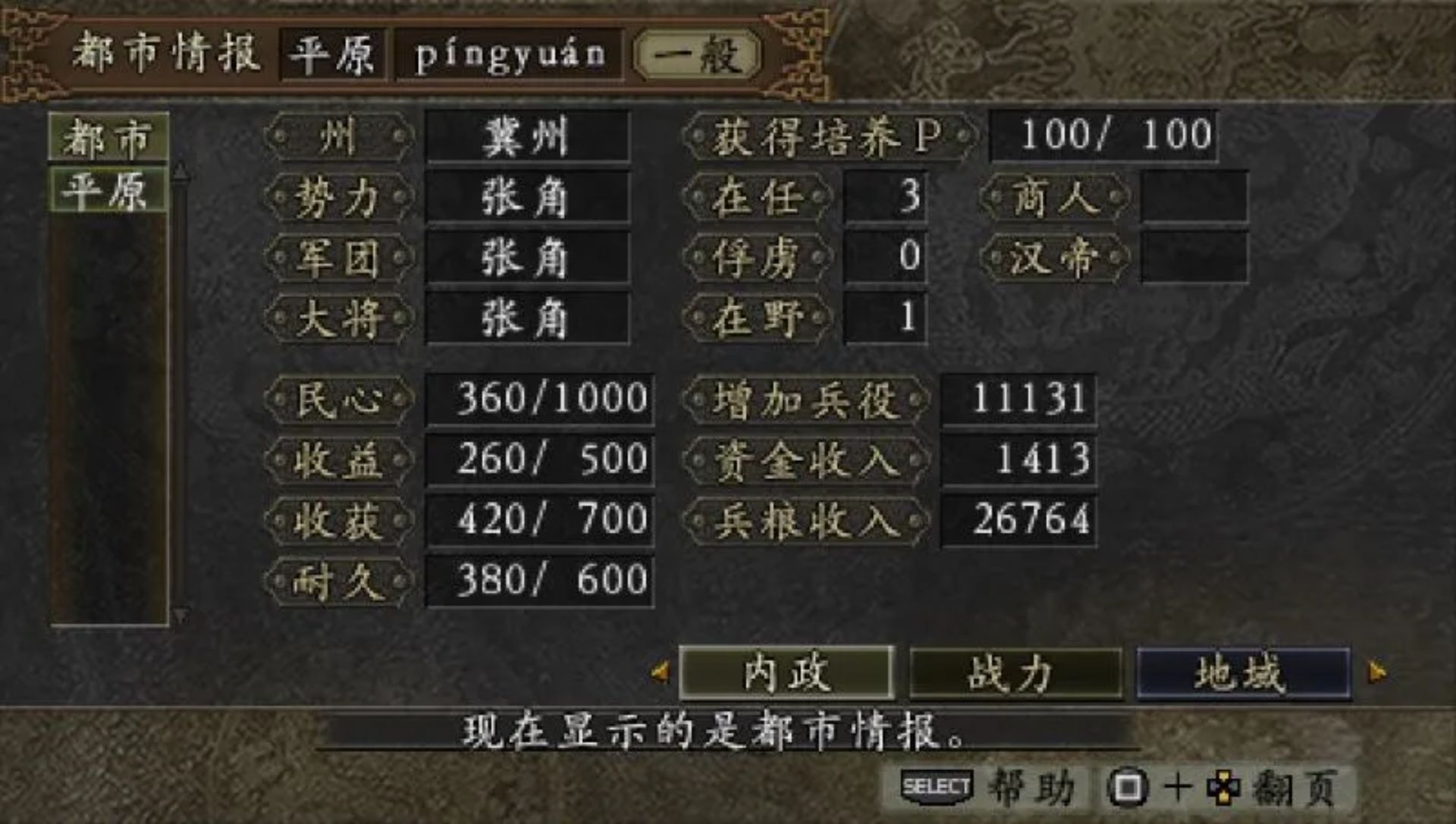Click the 获得培养P field showing 100/100
This screenshot has width=1456, height=824.
(1105, 133)
